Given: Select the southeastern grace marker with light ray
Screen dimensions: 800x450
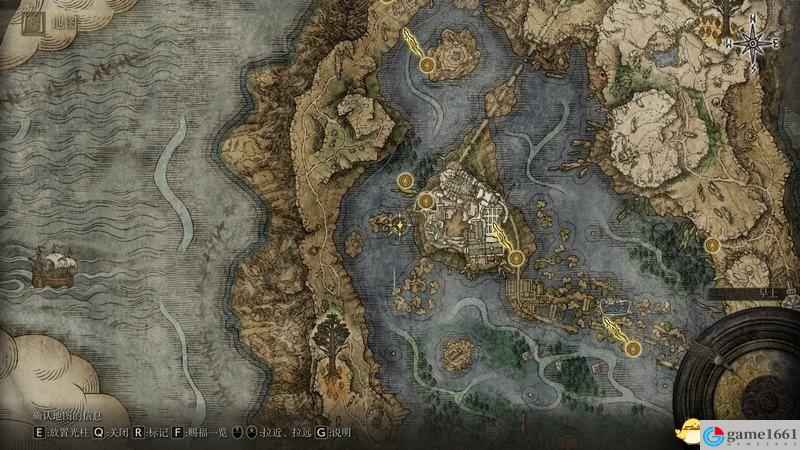Looking at the screenshot, I should [x=634, y=347].
